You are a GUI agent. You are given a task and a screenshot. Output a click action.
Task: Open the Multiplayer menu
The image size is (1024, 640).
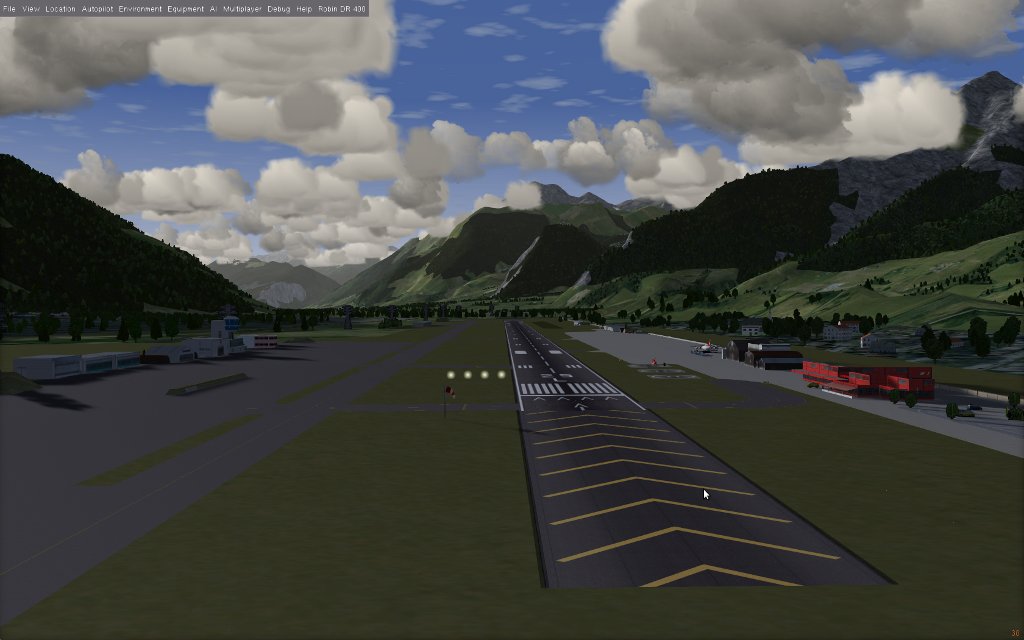243,8
